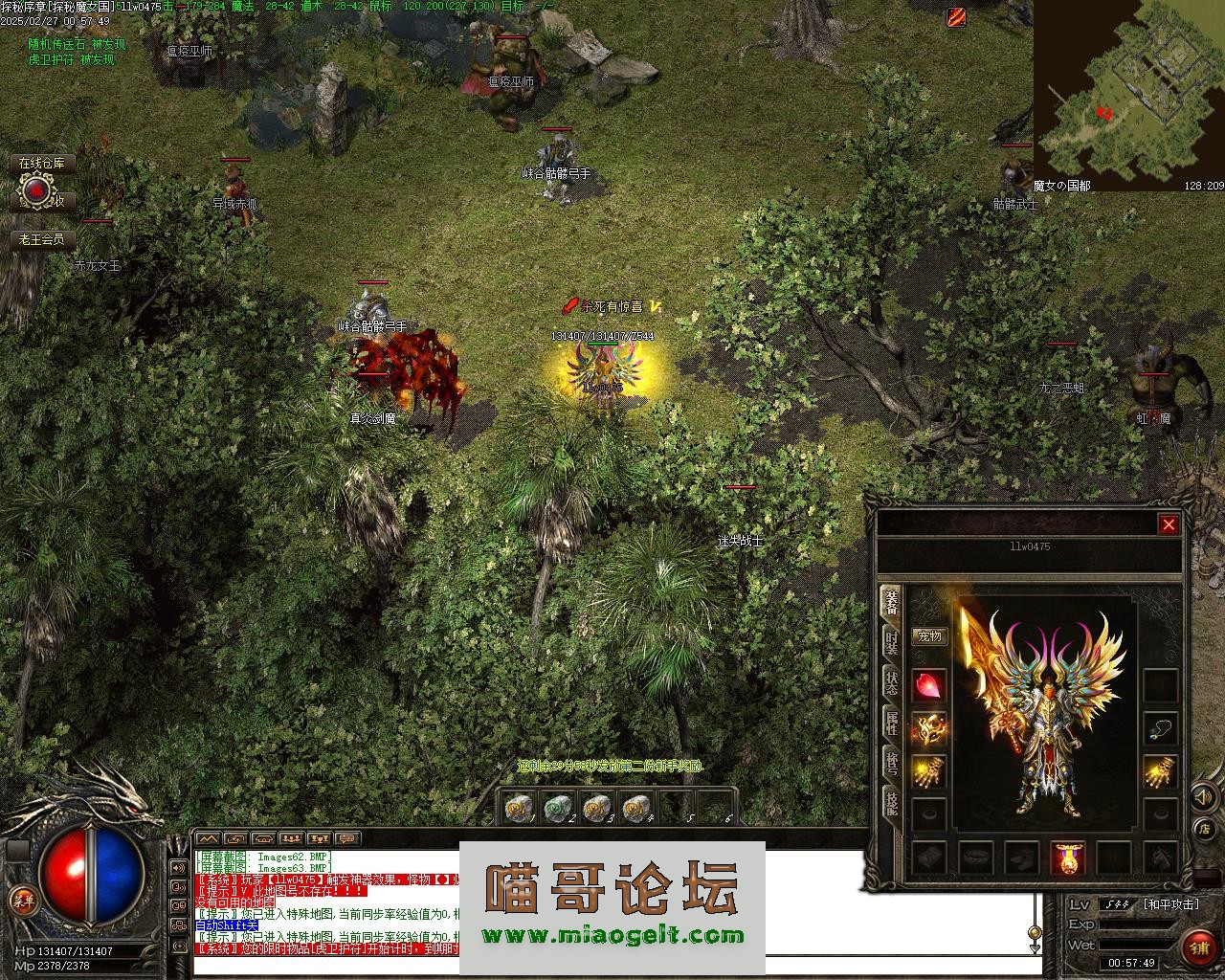This screenshot has width=1225, height=980.
Task: Select the red petal gem equipment slot
Action: (929, 685)
